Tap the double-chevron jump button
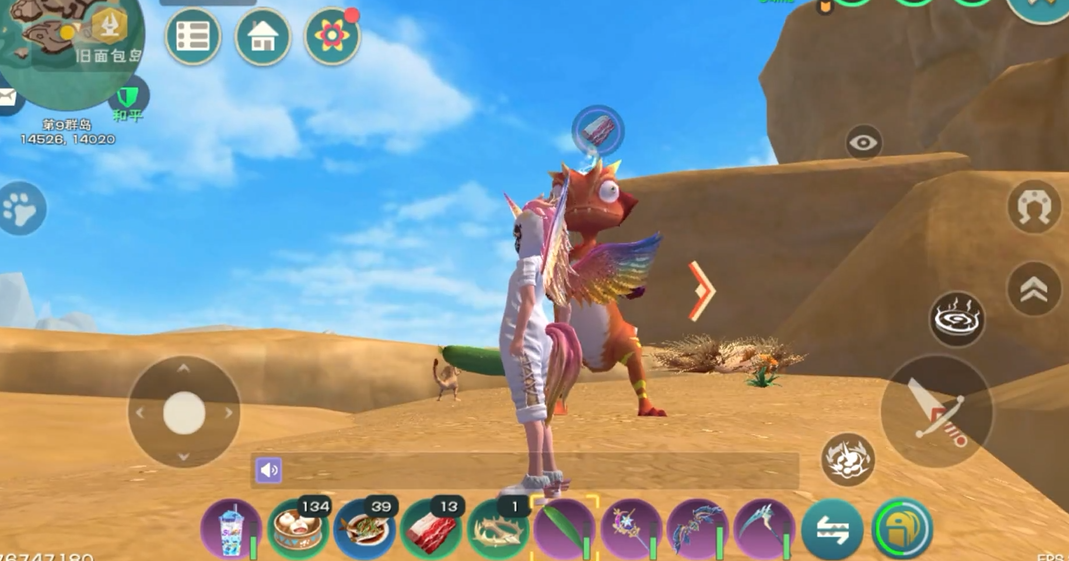The width and height of the screenshot is (1069, 561). point(1034,289)
